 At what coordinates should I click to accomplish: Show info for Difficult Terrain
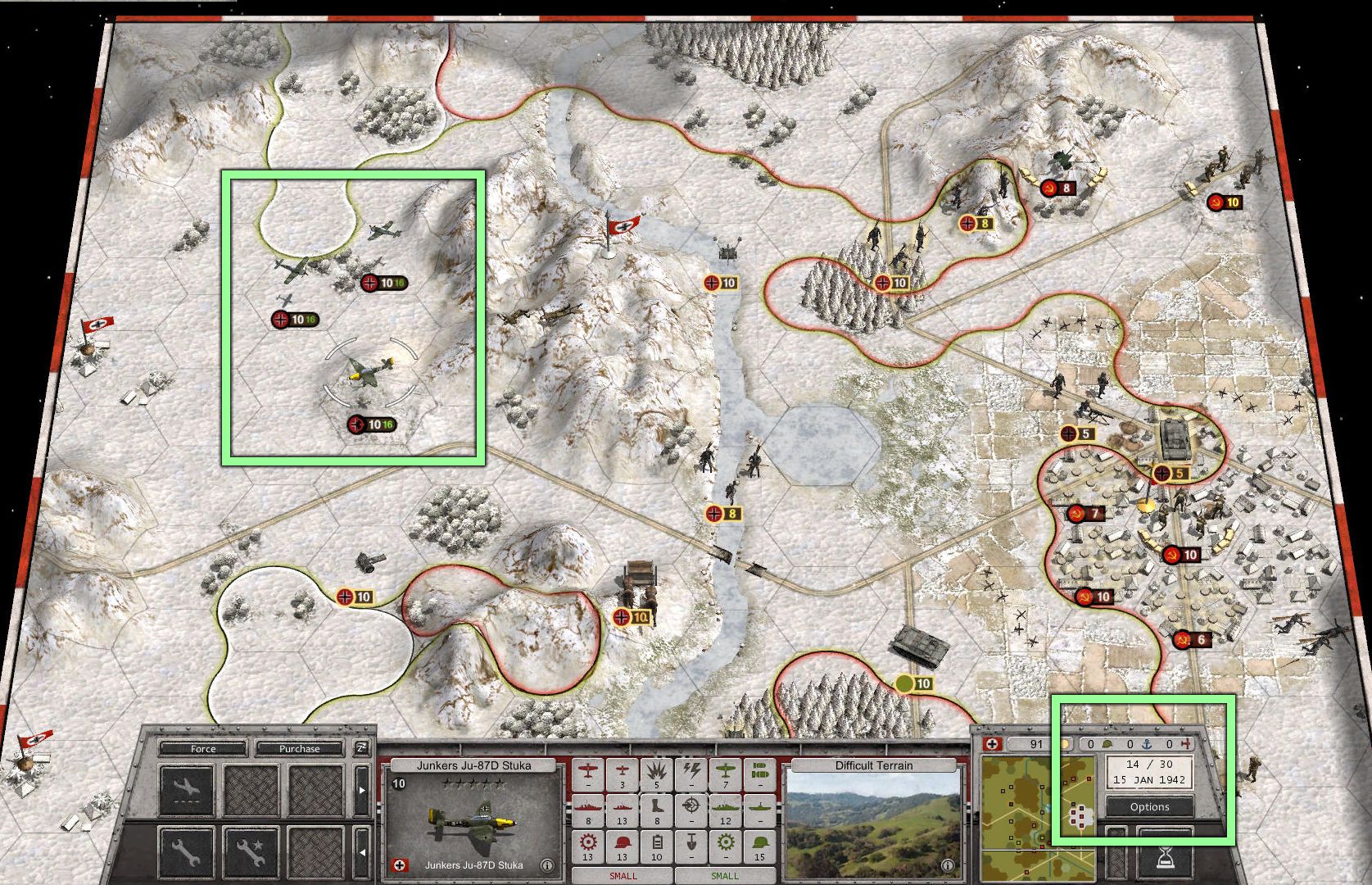(948, 865)
